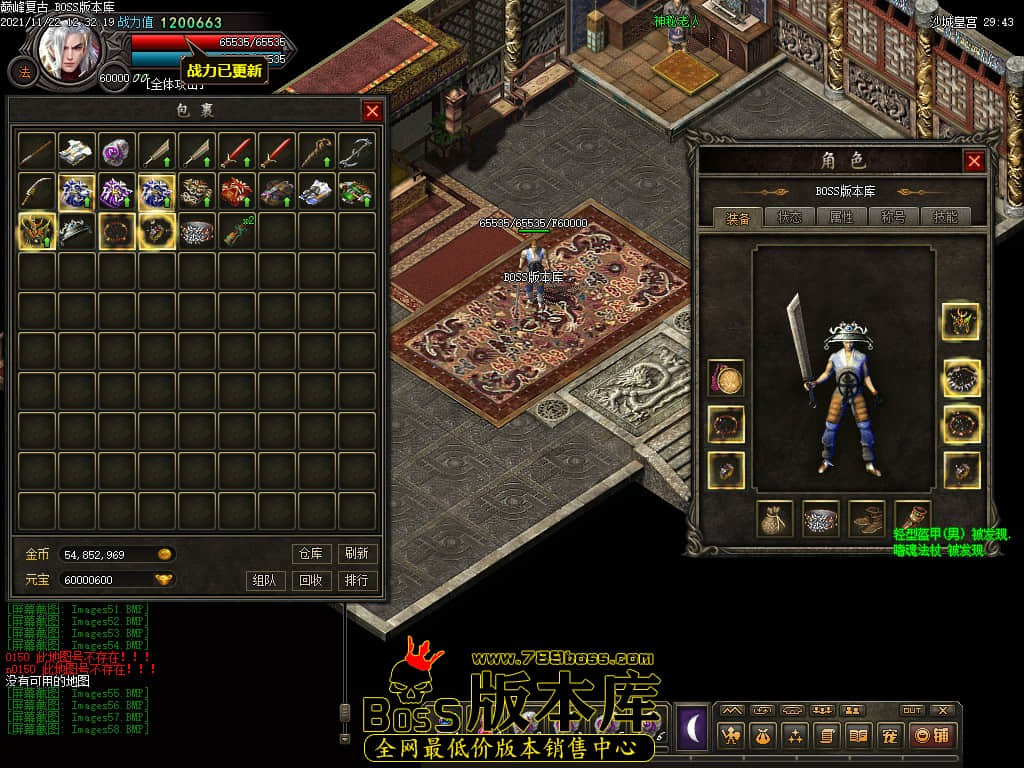
Task: Select the bow item in the bag
Action: (357, 151)
